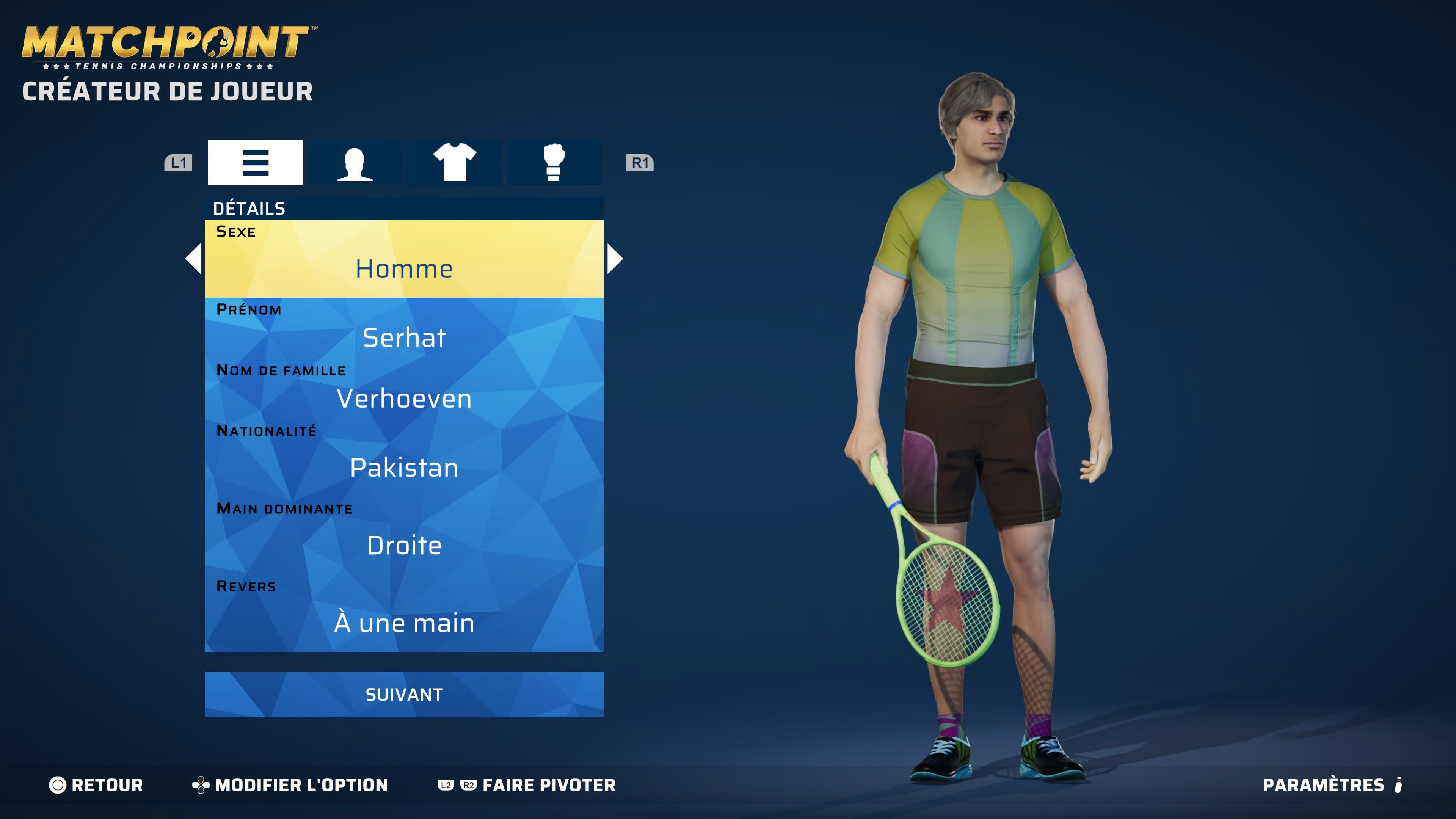Open the wristband accessories tab

click(553, 162)
